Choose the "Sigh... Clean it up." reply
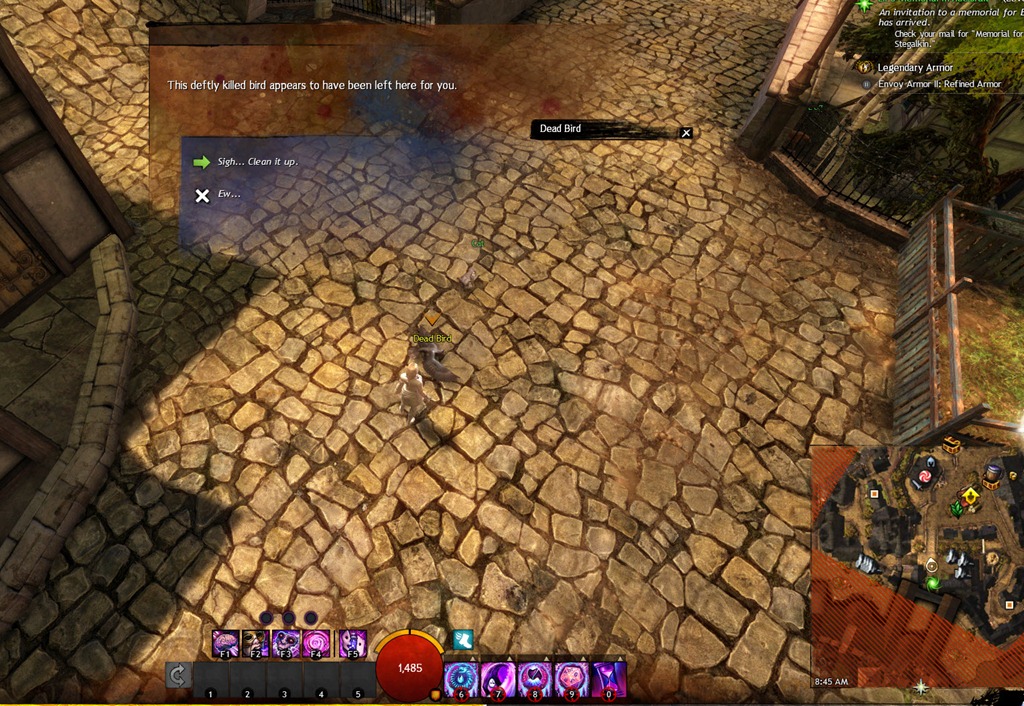 pyautogui.click(x=257, y=162)
